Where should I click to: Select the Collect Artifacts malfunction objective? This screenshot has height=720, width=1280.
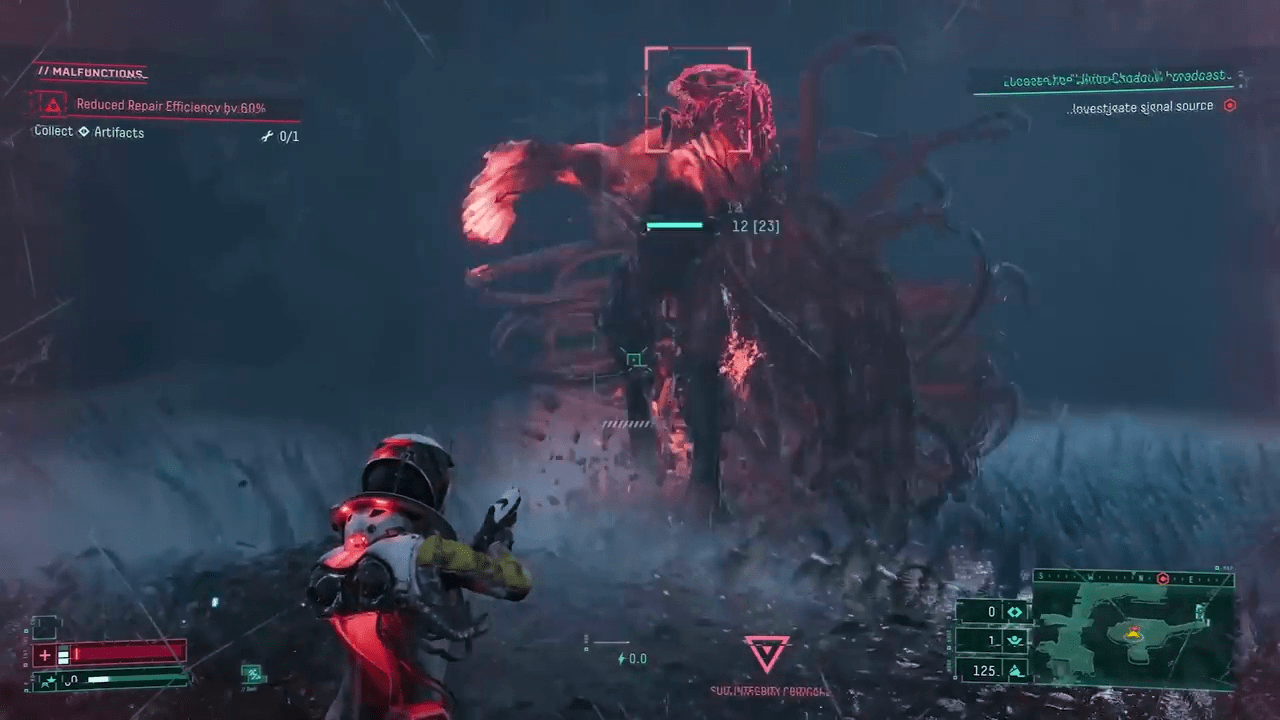coord(90,132)
